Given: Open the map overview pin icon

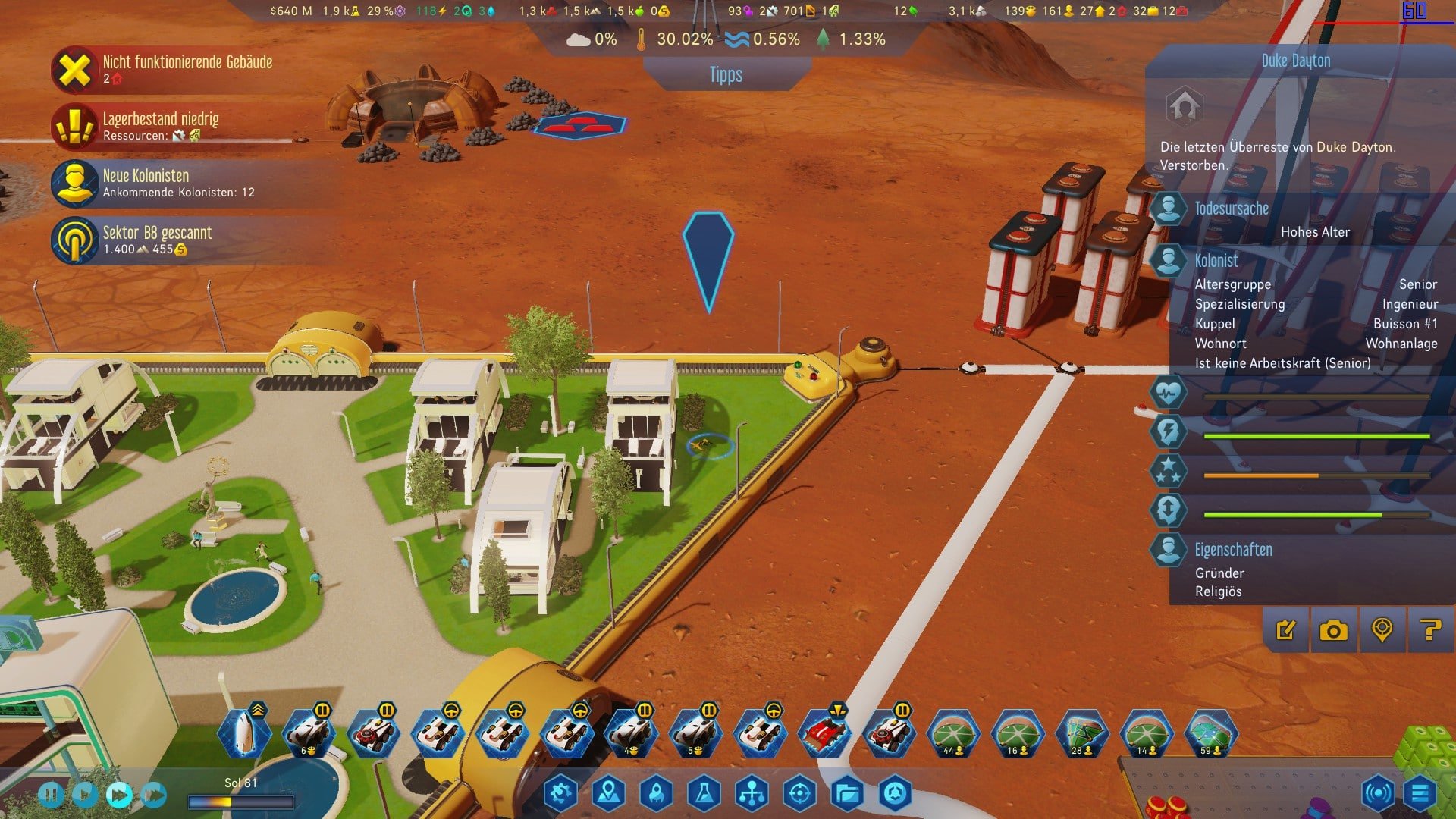Looking at the screenshot, I should [608, 793].
